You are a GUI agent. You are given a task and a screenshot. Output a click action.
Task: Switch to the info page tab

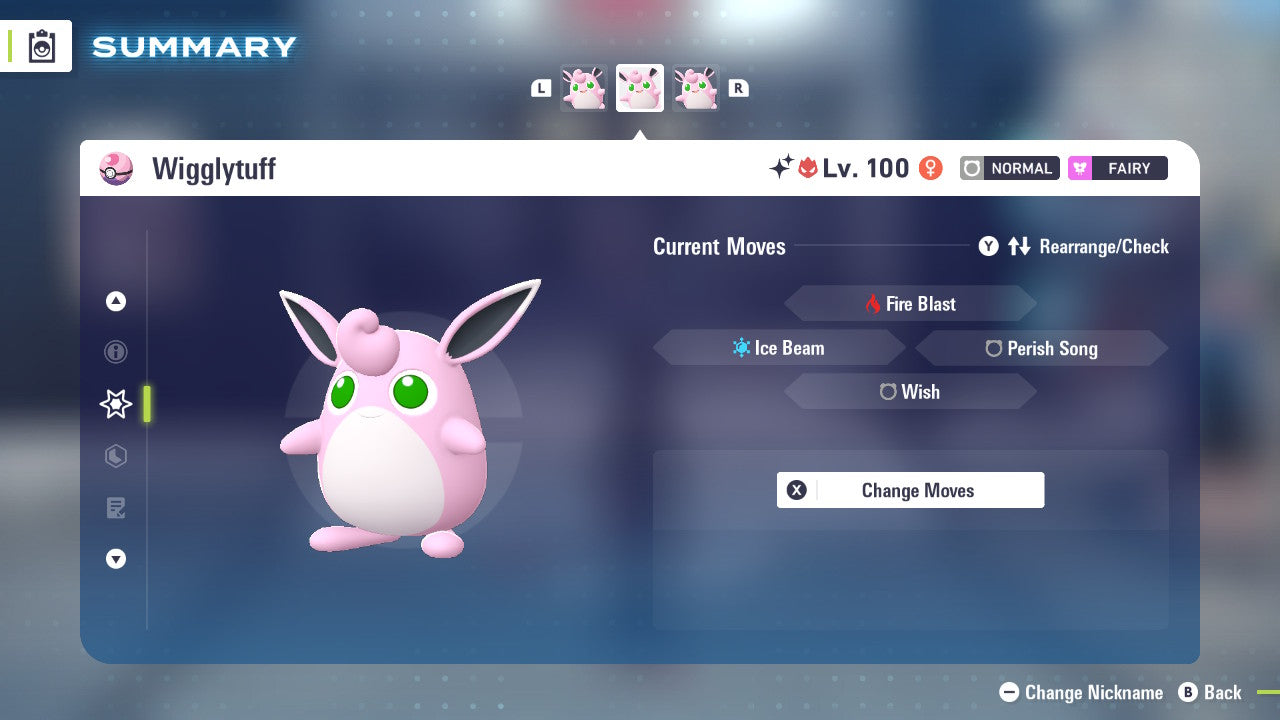116,352
